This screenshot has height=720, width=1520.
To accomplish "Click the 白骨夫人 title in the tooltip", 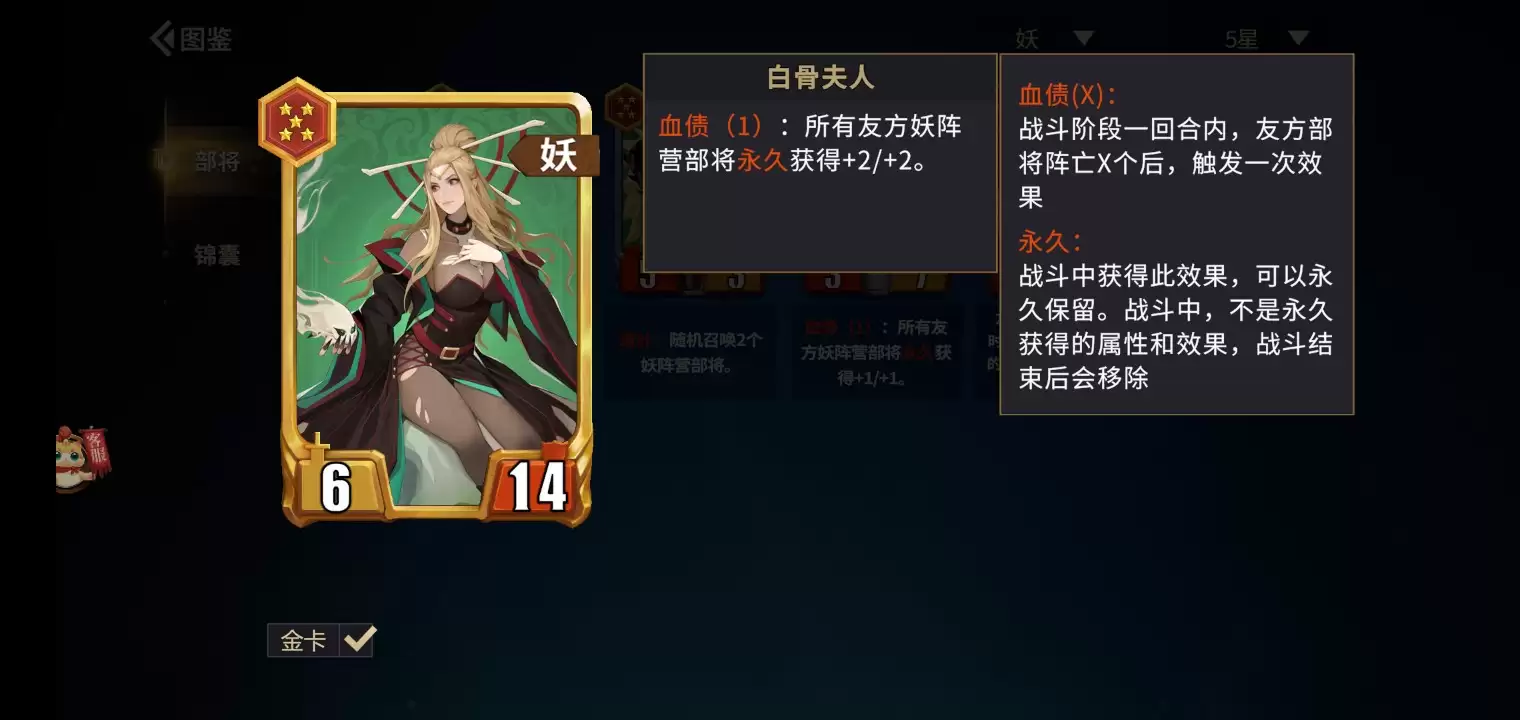I will point(820,76).
